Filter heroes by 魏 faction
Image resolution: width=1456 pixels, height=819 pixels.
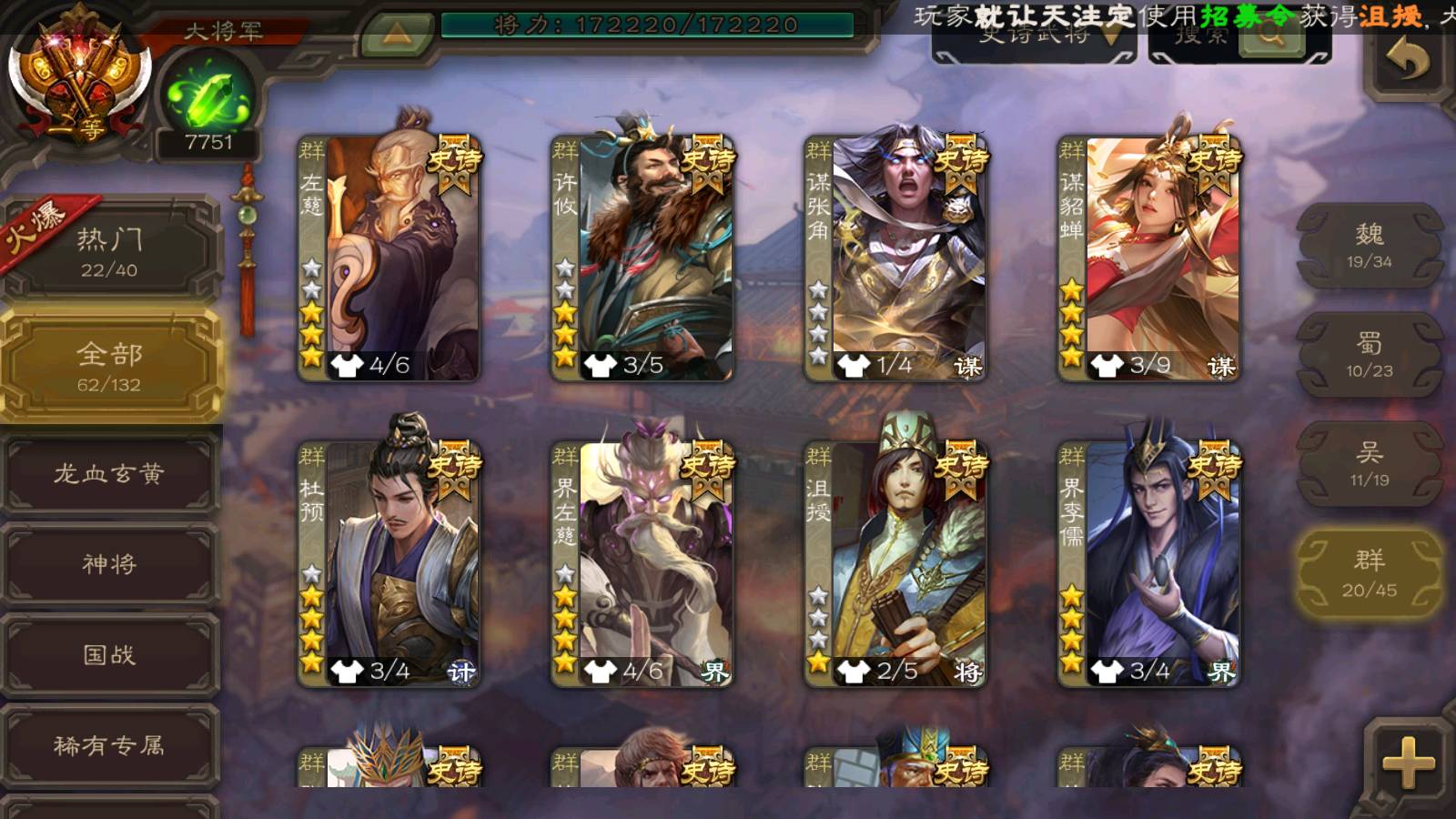click(1369, 246)
